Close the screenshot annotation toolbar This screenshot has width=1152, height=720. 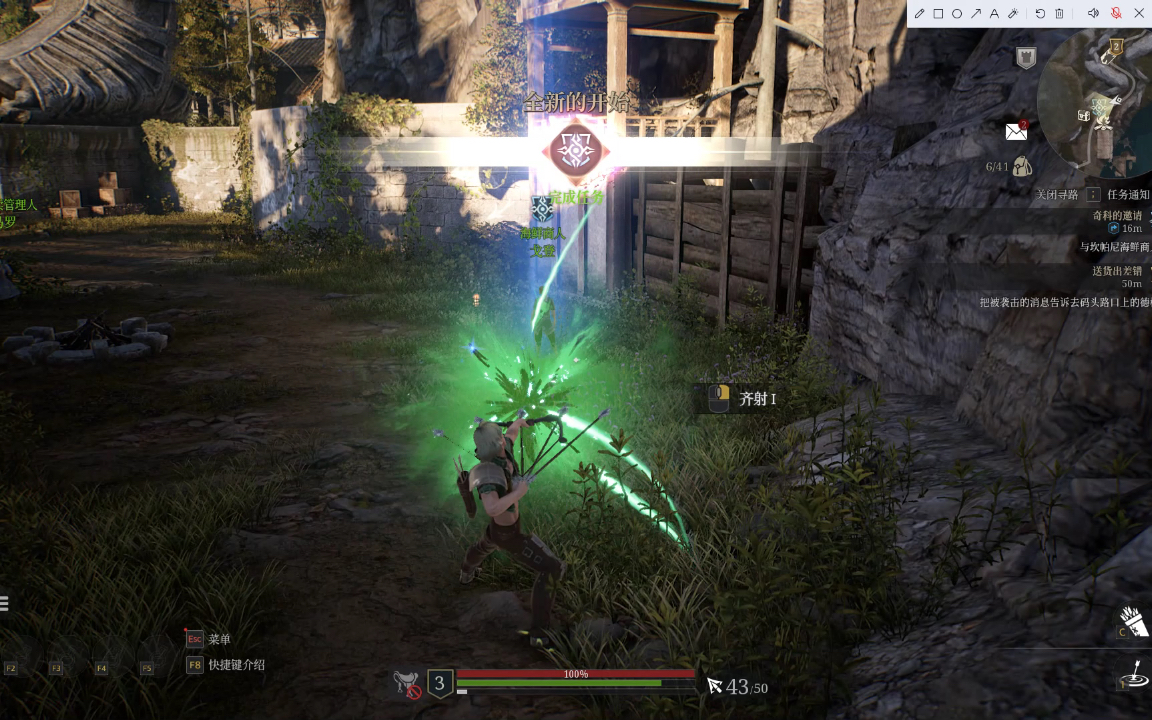(1139, 13)
